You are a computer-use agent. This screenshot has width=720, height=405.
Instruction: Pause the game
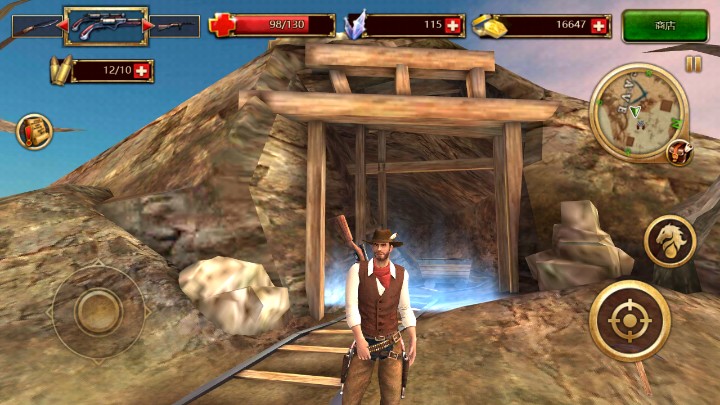693,64
